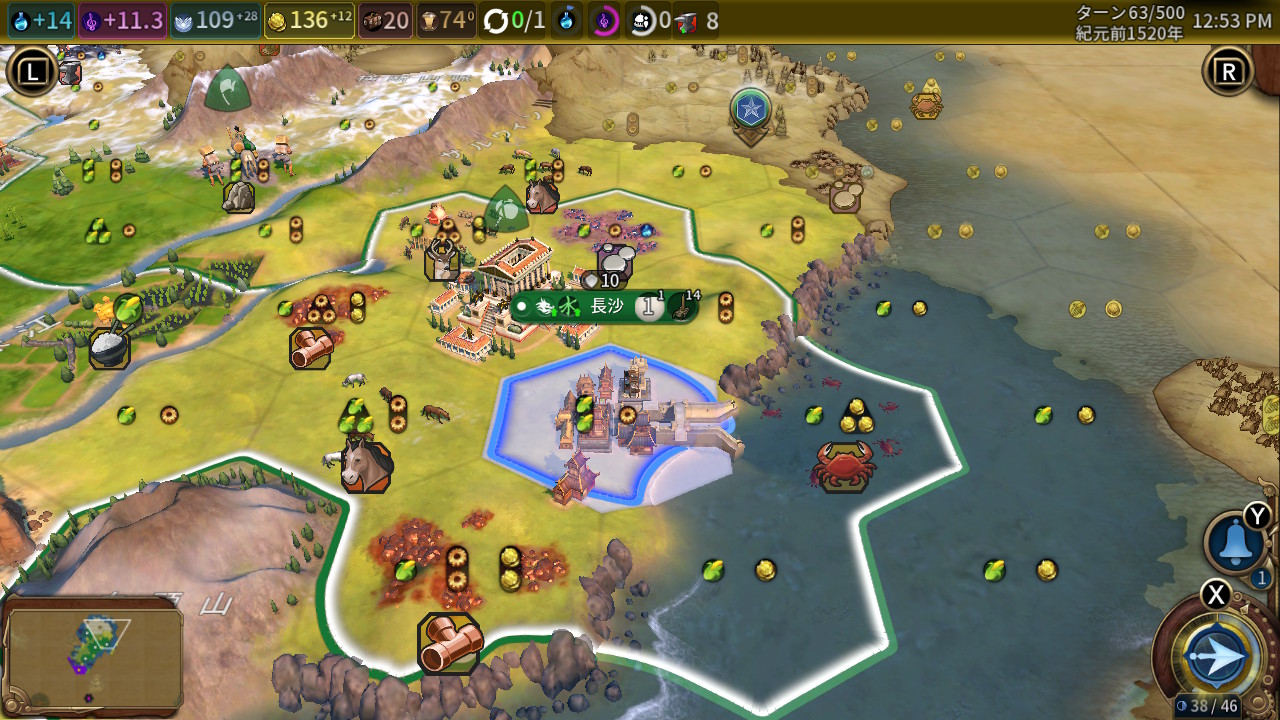This screenshot has width=1280, height=720.
Task: Open the current research flask indicator
Action: 566,21
